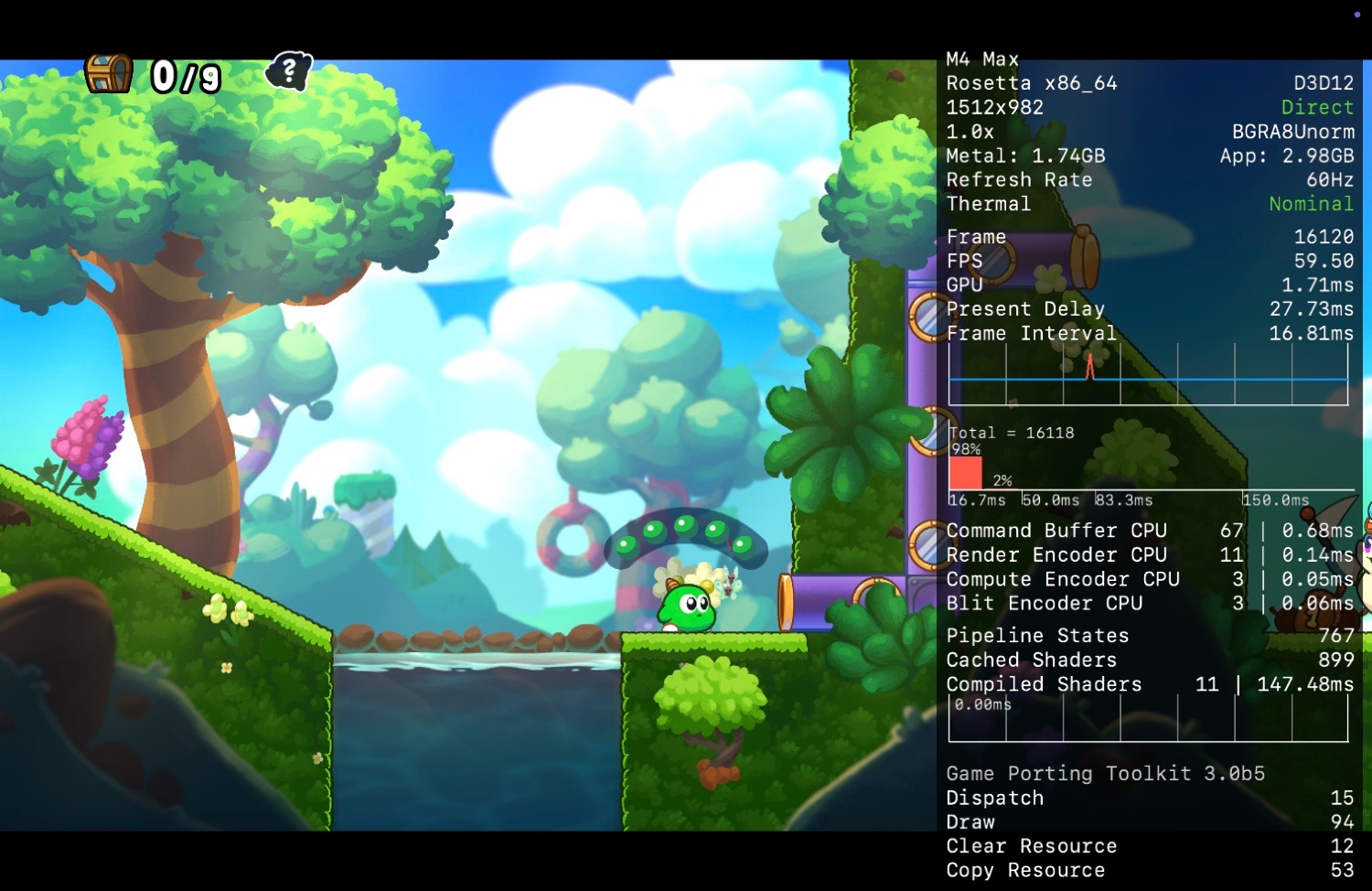
Task: Toggle the Direct presentation mode indicator
Action: [x=1317, y=107]
